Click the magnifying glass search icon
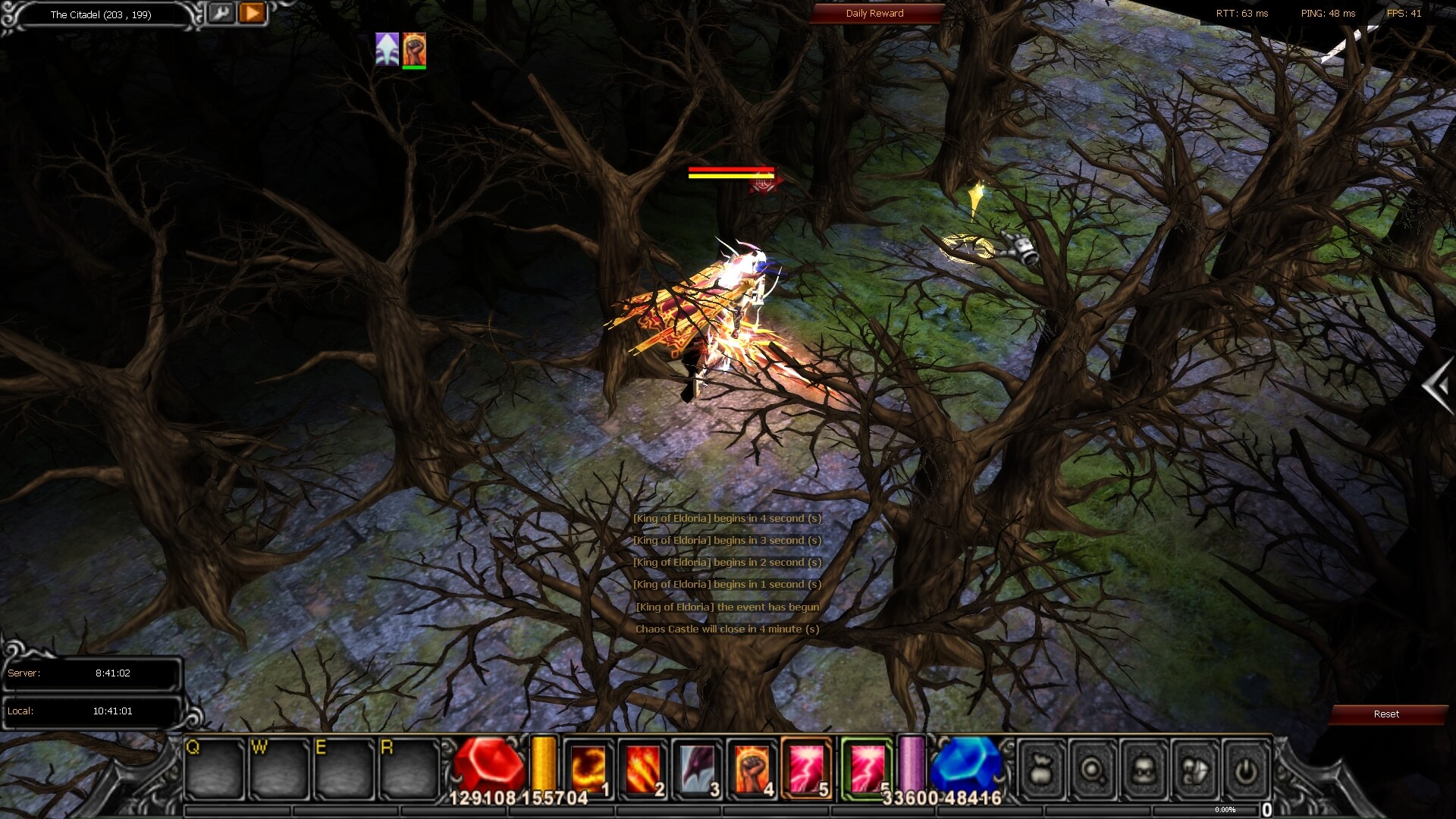Image resolution: width=1456 pixels, height=819 pixels. click(1092, 770)
